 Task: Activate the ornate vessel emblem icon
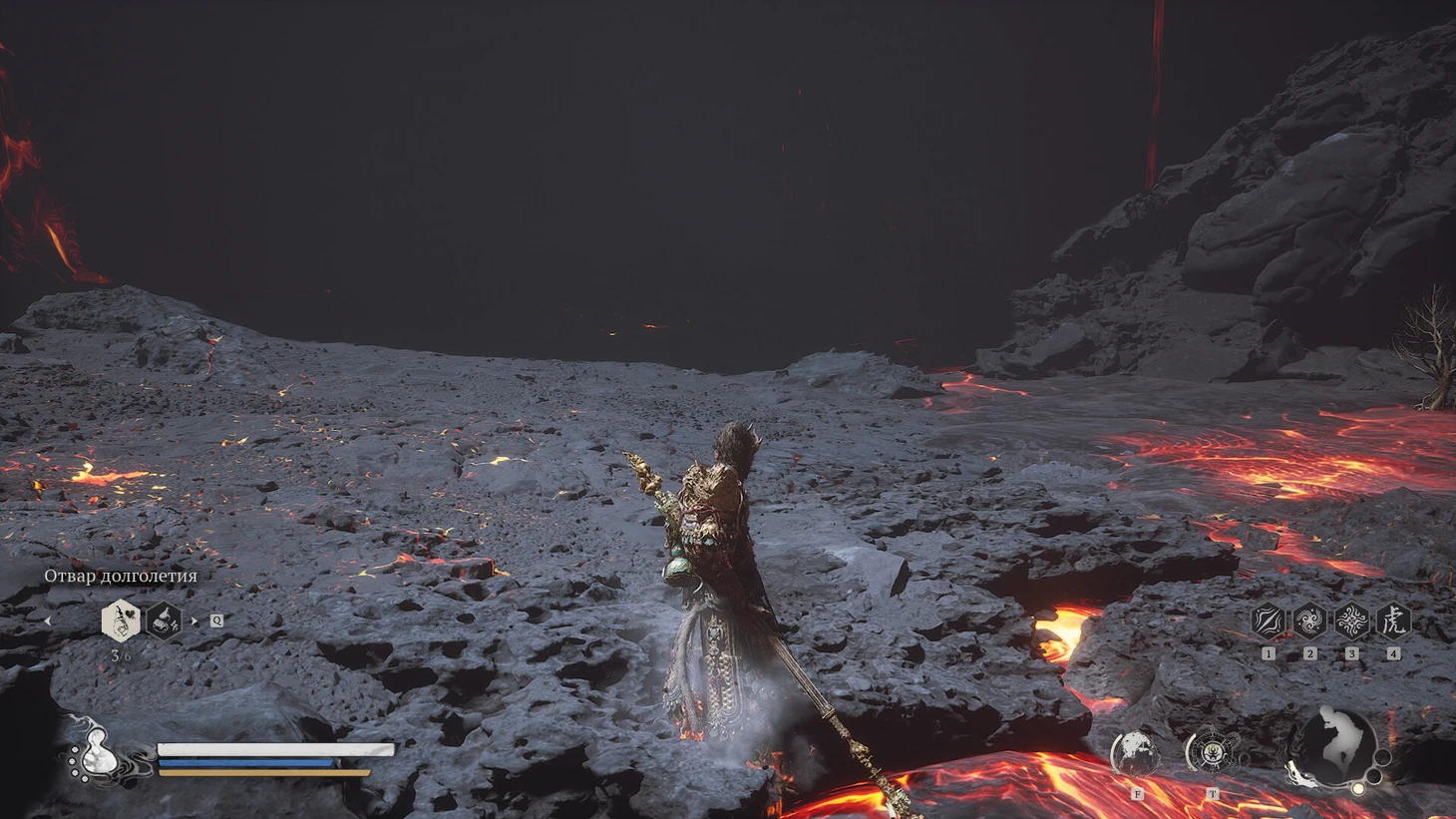(1213, 753)
